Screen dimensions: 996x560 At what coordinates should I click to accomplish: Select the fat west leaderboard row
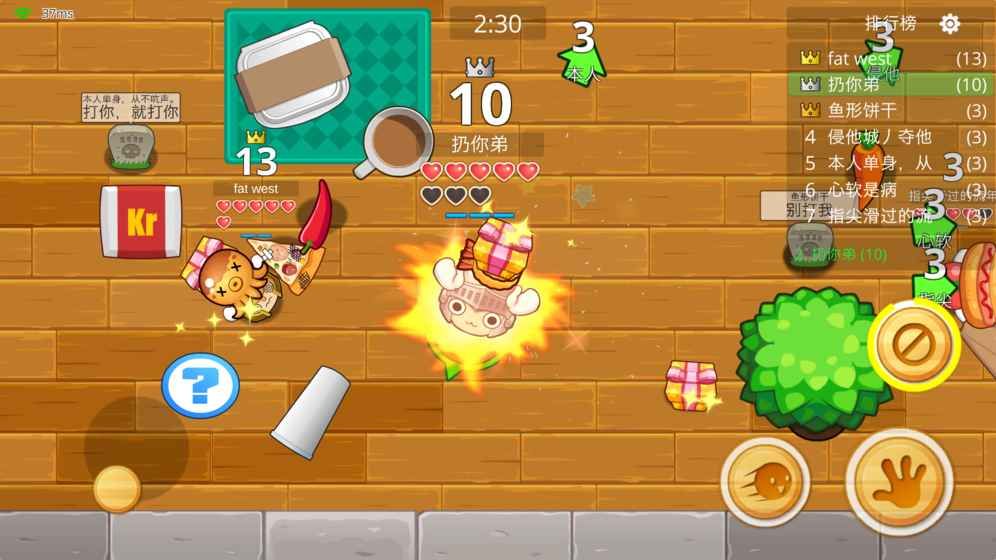point(893,59)
